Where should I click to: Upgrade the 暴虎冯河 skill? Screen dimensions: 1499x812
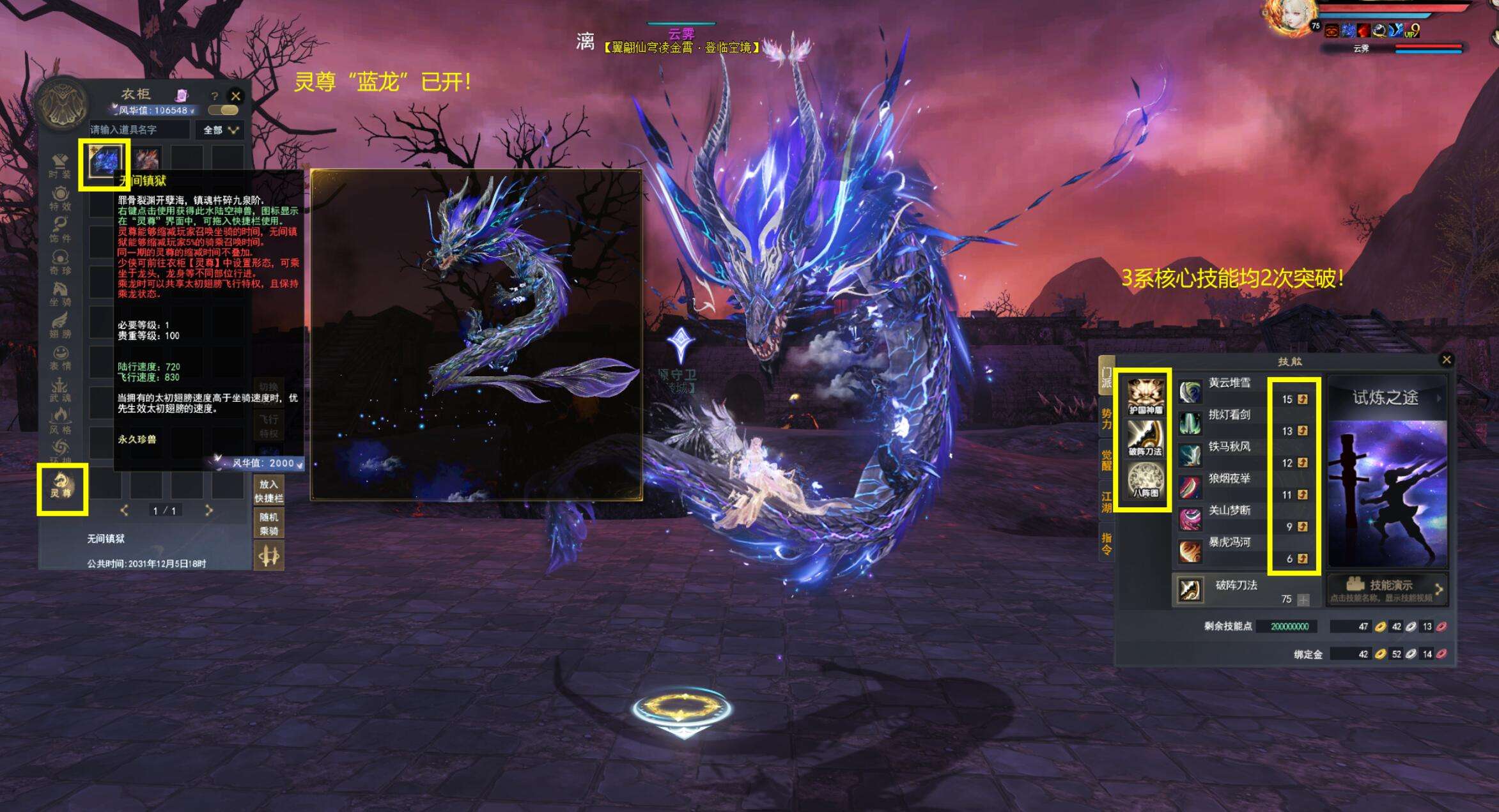[x=1302, y=559]
